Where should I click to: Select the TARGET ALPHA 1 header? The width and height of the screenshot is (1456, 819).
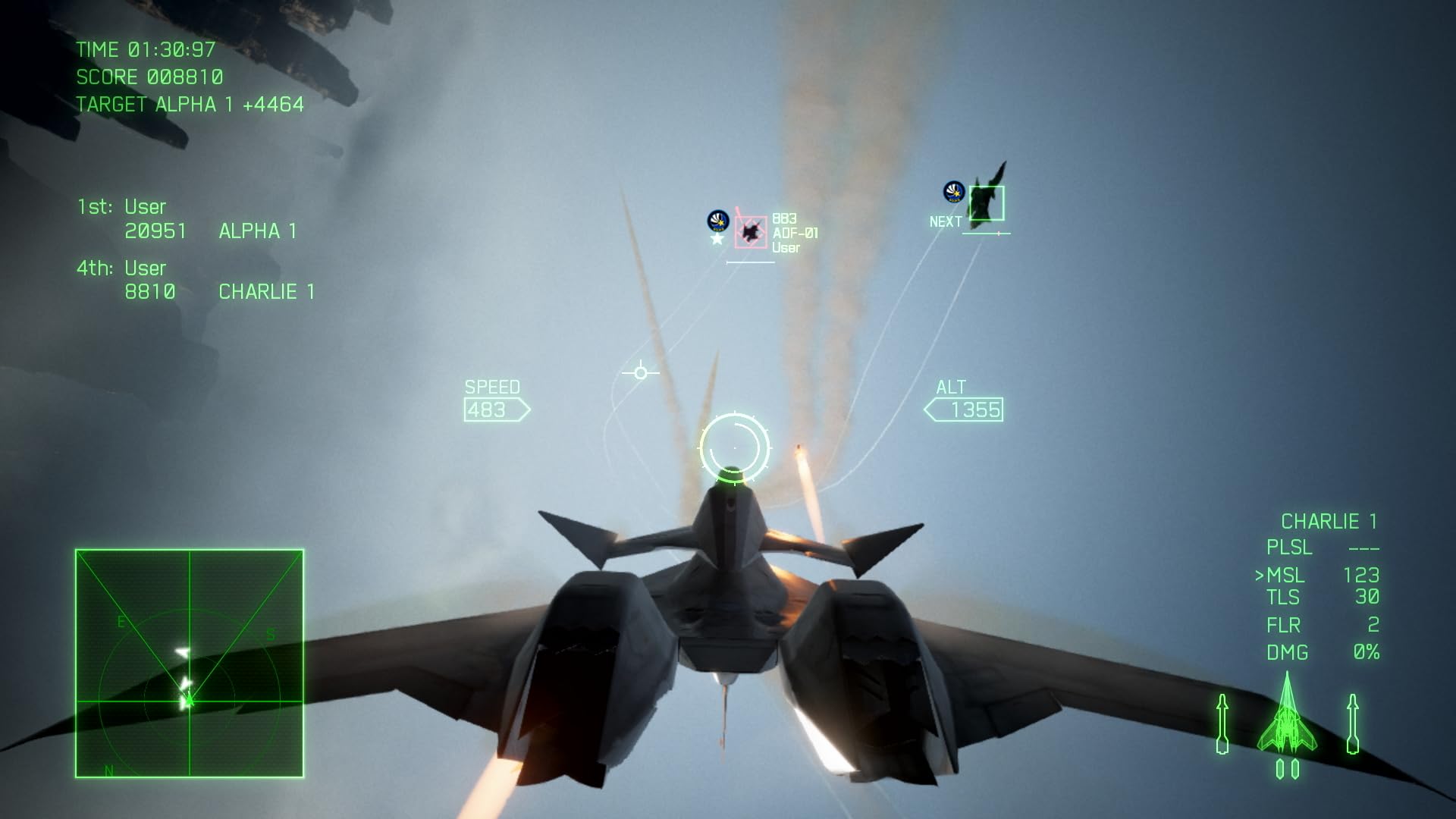click(187, 104)
